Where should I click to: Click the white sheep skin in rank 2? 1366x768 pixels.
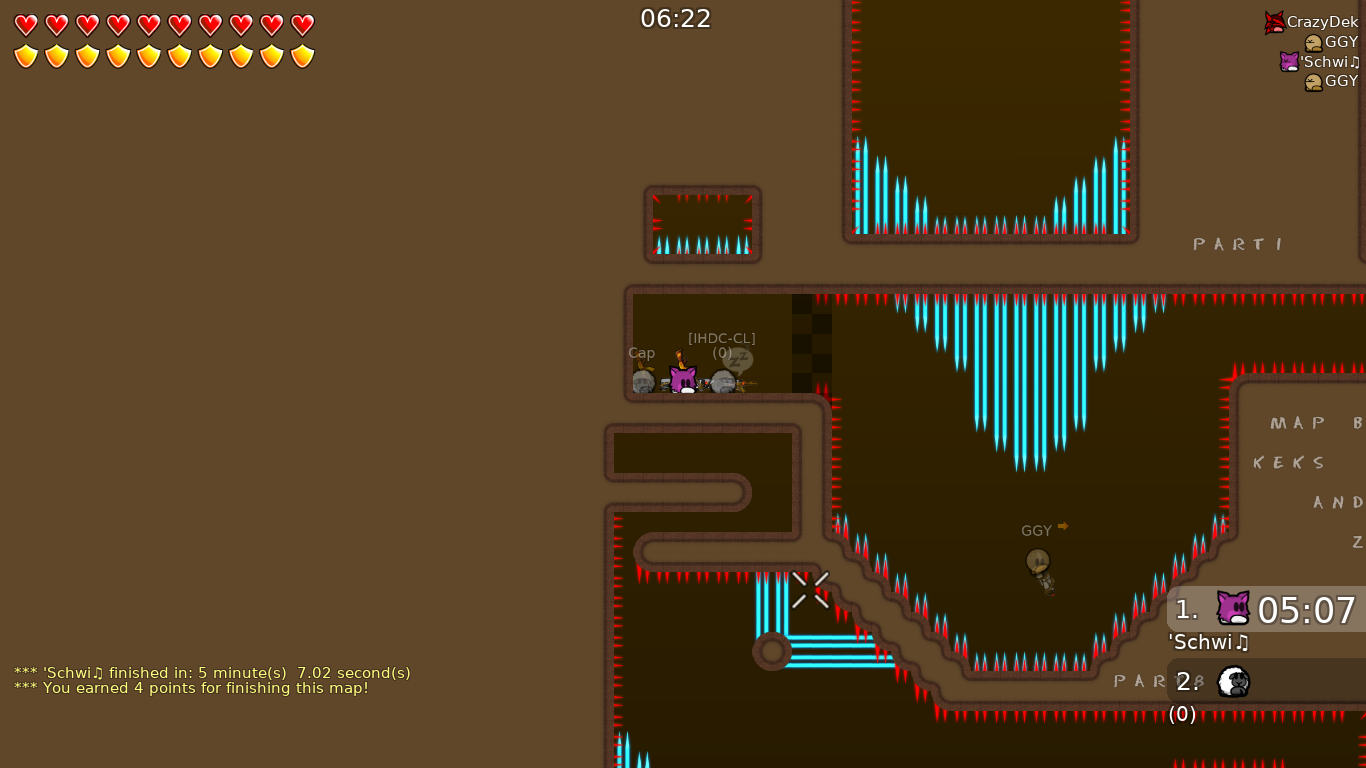pyautogui.click(x=1232, y=681)
